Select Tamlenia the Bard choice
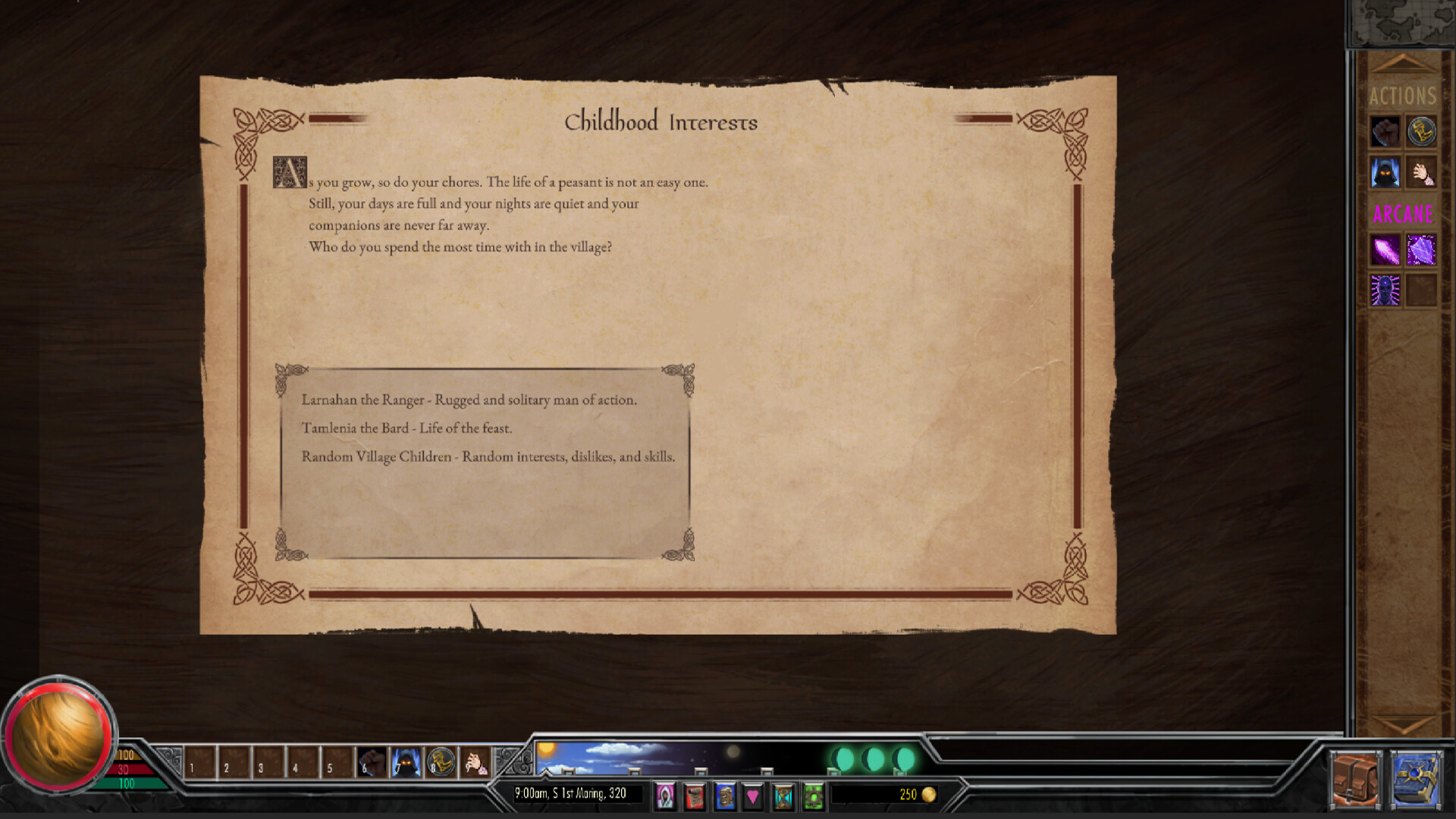 coord(409,428)
